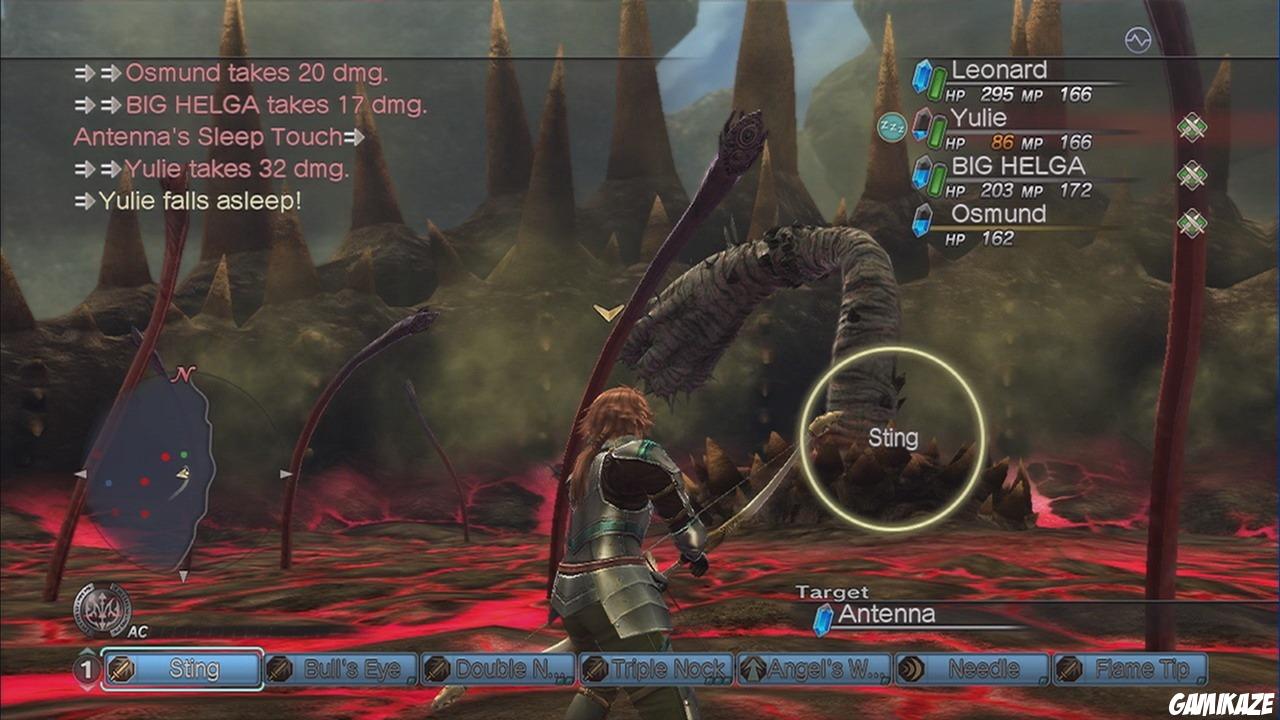
Task: Activate the Bull's Eye skill
Action: pyautogui.click(x=342, y=669)
